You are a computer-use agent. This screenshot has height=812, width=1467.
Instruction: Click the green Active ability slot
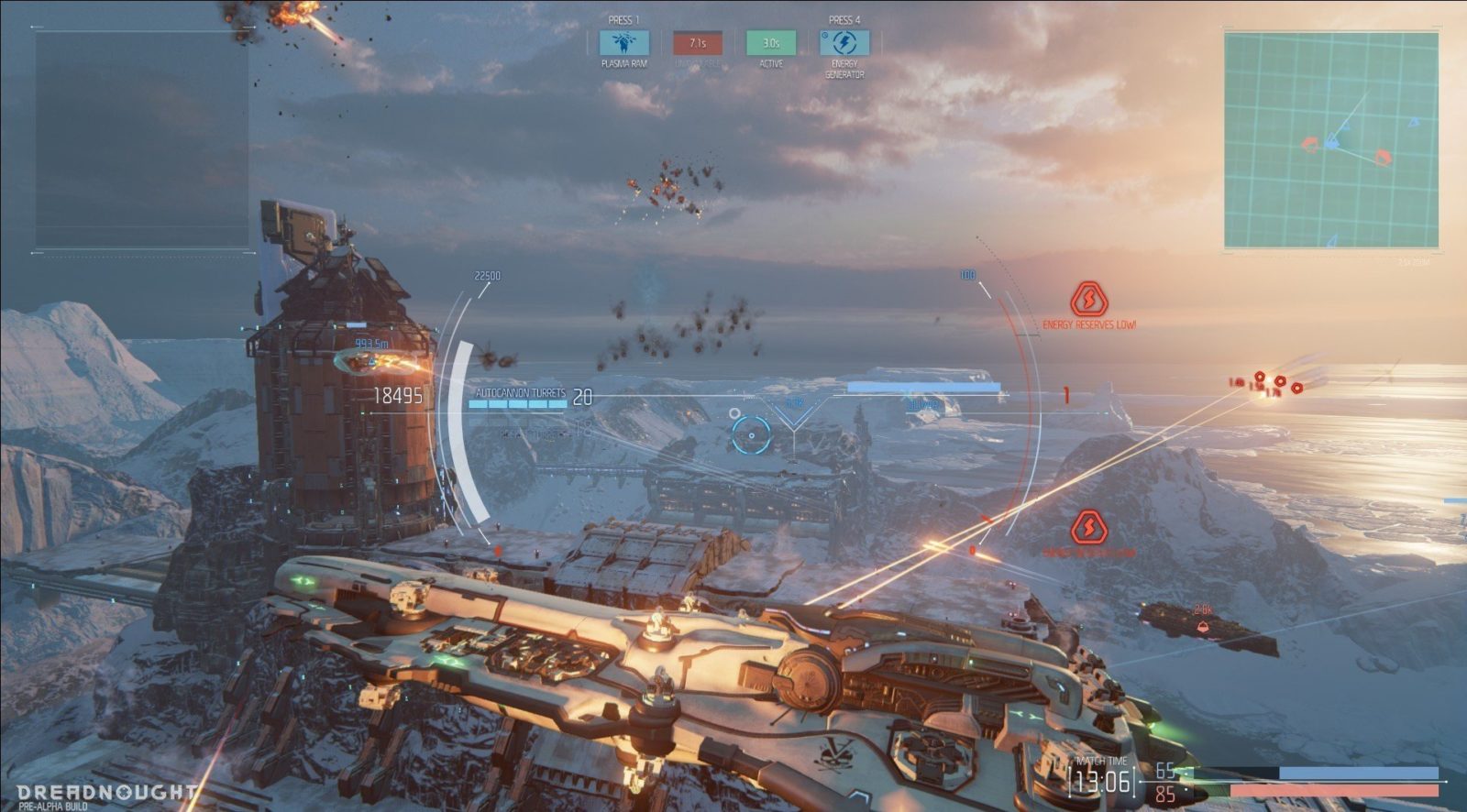[771, 43]
